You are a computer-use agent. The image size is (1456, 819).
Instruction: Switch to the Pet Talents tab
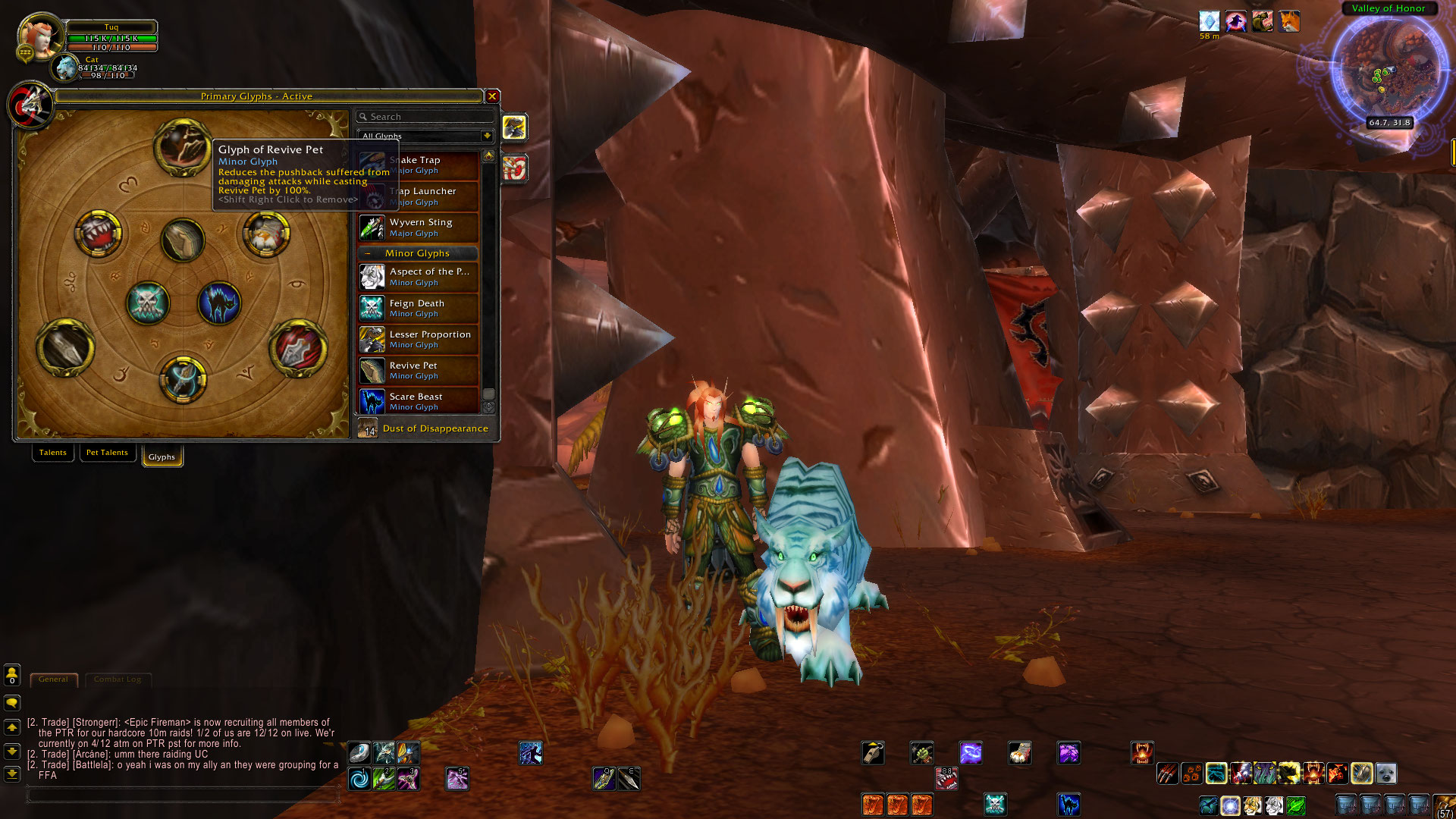[107, 453]
